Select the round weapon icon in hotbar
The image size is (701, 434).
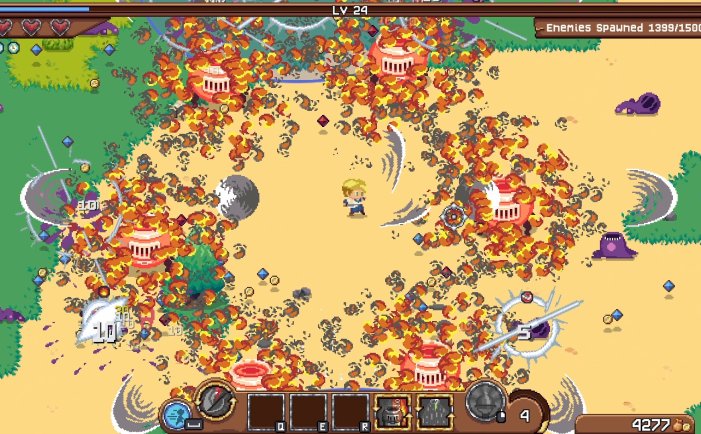point(215,400)
